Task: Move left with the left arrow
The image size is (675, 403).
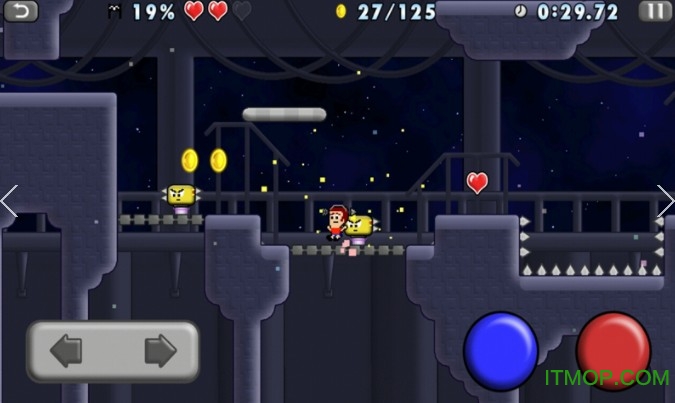Action: pos(67,351)
